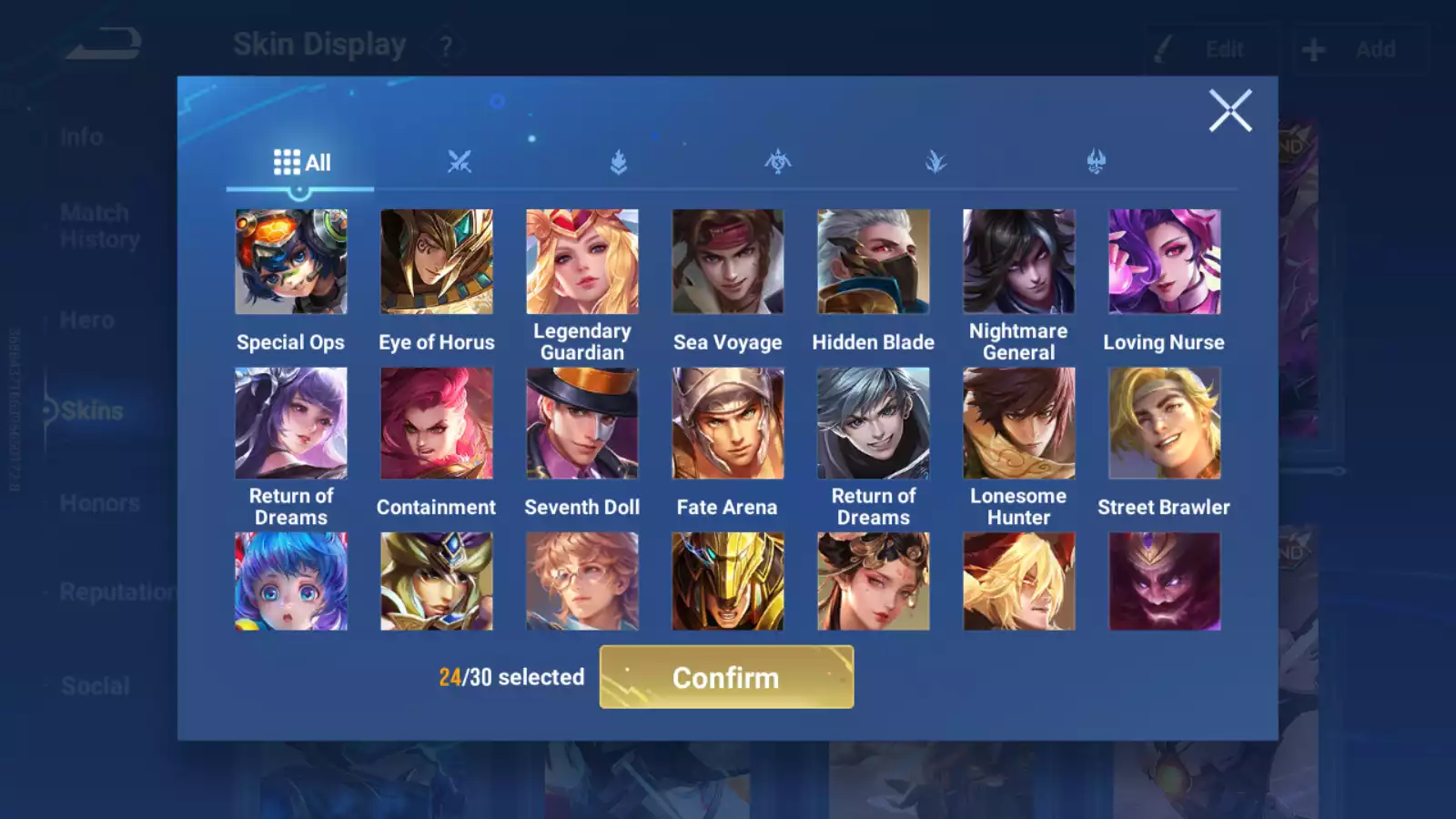Pick the purple-faced demon skin portrait
1456x819 pixels.
(1165, 581)
